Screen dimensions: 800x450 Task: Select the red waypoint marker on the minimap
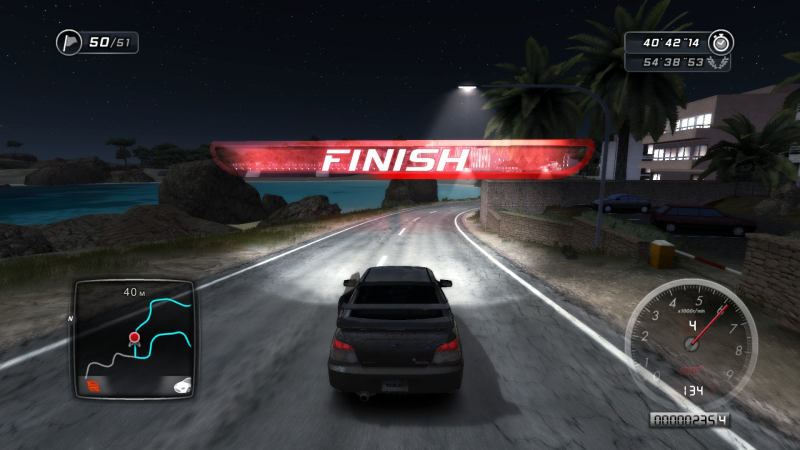pos(133,339)
